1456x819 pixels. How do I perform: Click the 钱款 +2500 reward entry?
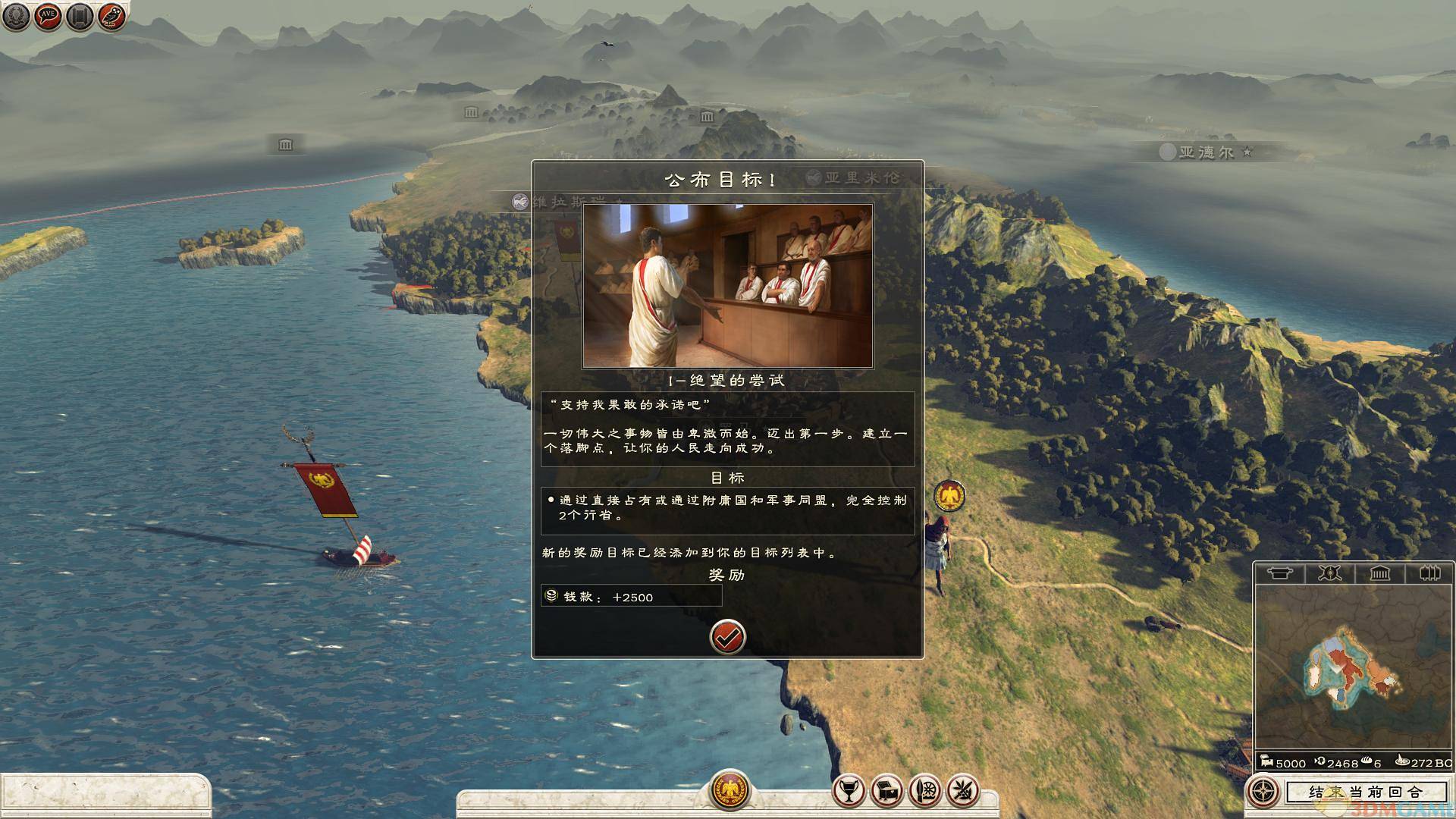click(629, 597)
